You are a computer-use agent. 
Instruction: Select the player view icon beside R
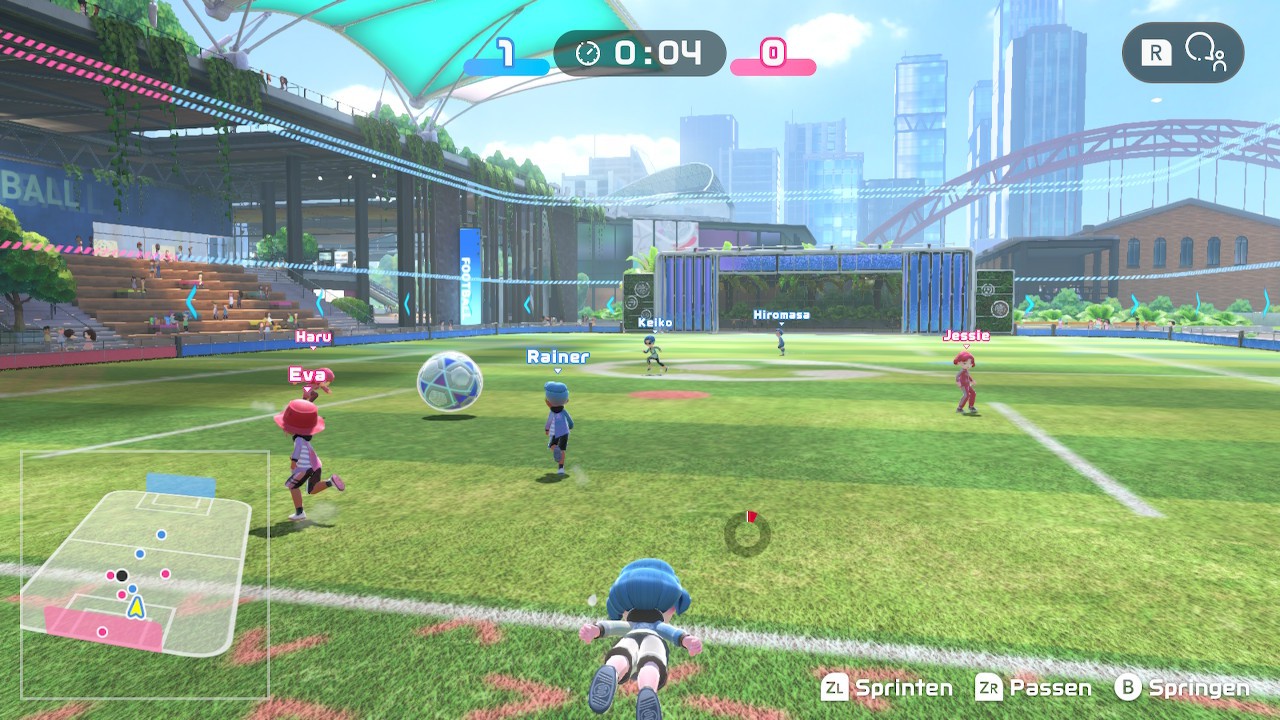(1204, 52)
